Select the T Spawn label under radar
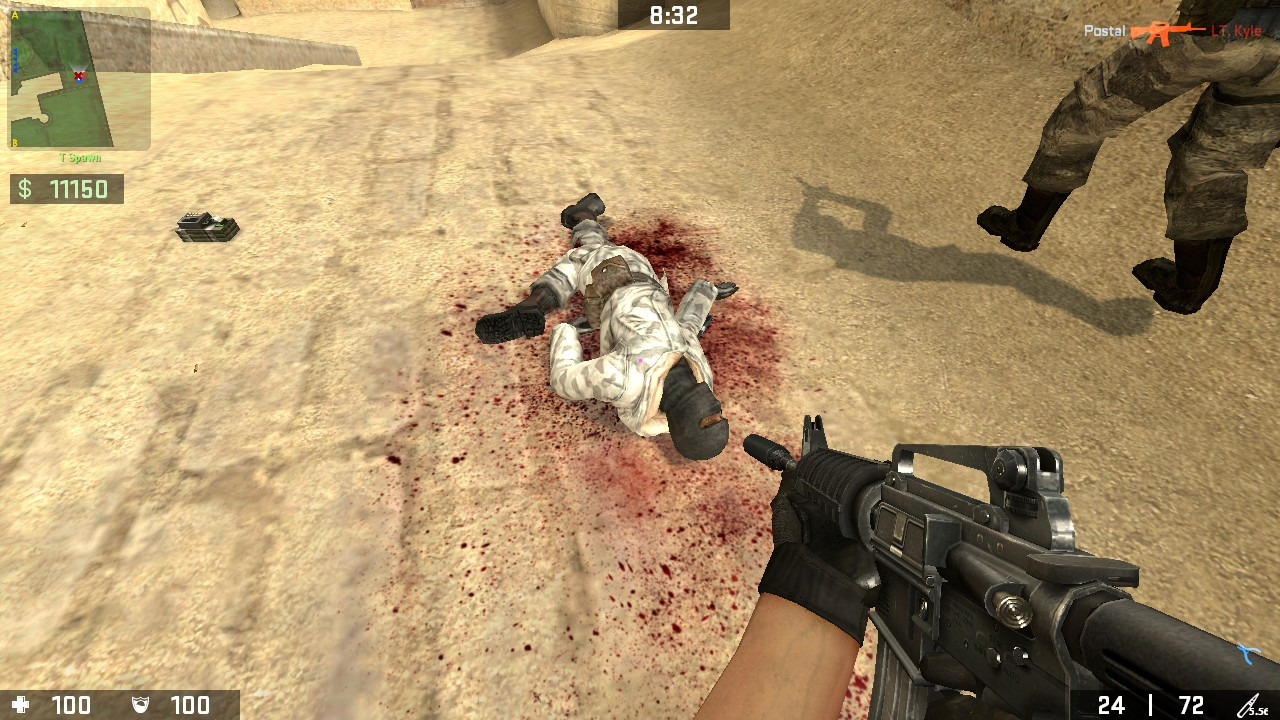Image resolution: width=1280 pixels, height=720 pixels. (81, 157)
